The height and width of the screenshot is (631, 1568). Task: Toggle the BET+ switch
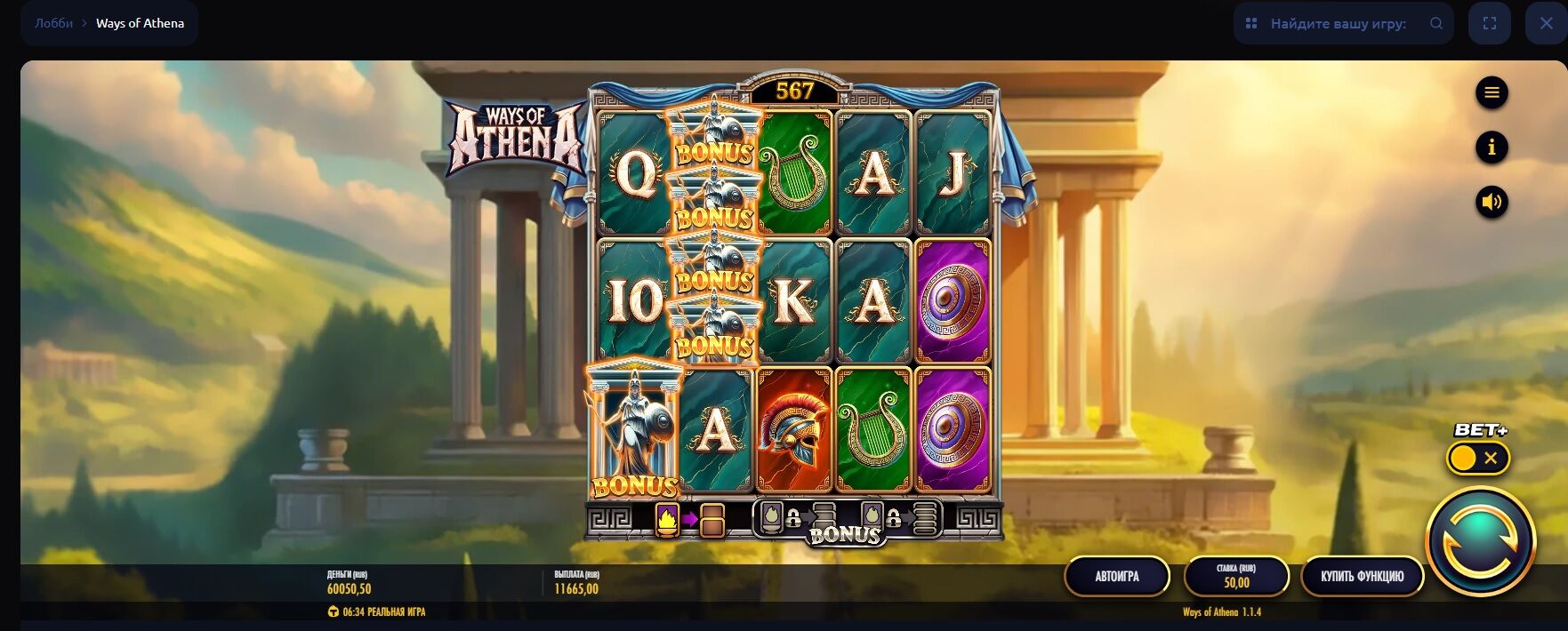[x=1477, y=459]
